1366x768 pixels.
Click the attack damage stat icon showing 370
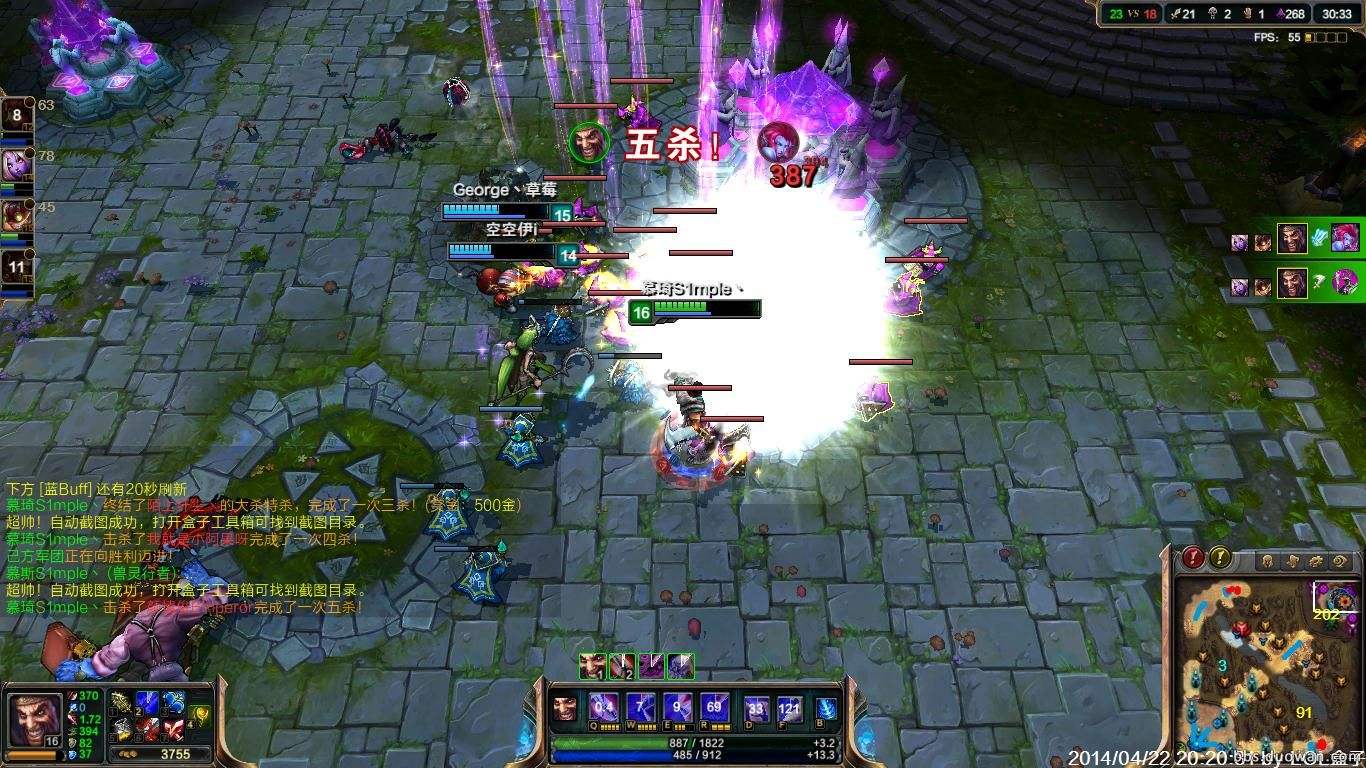[72, 696]
